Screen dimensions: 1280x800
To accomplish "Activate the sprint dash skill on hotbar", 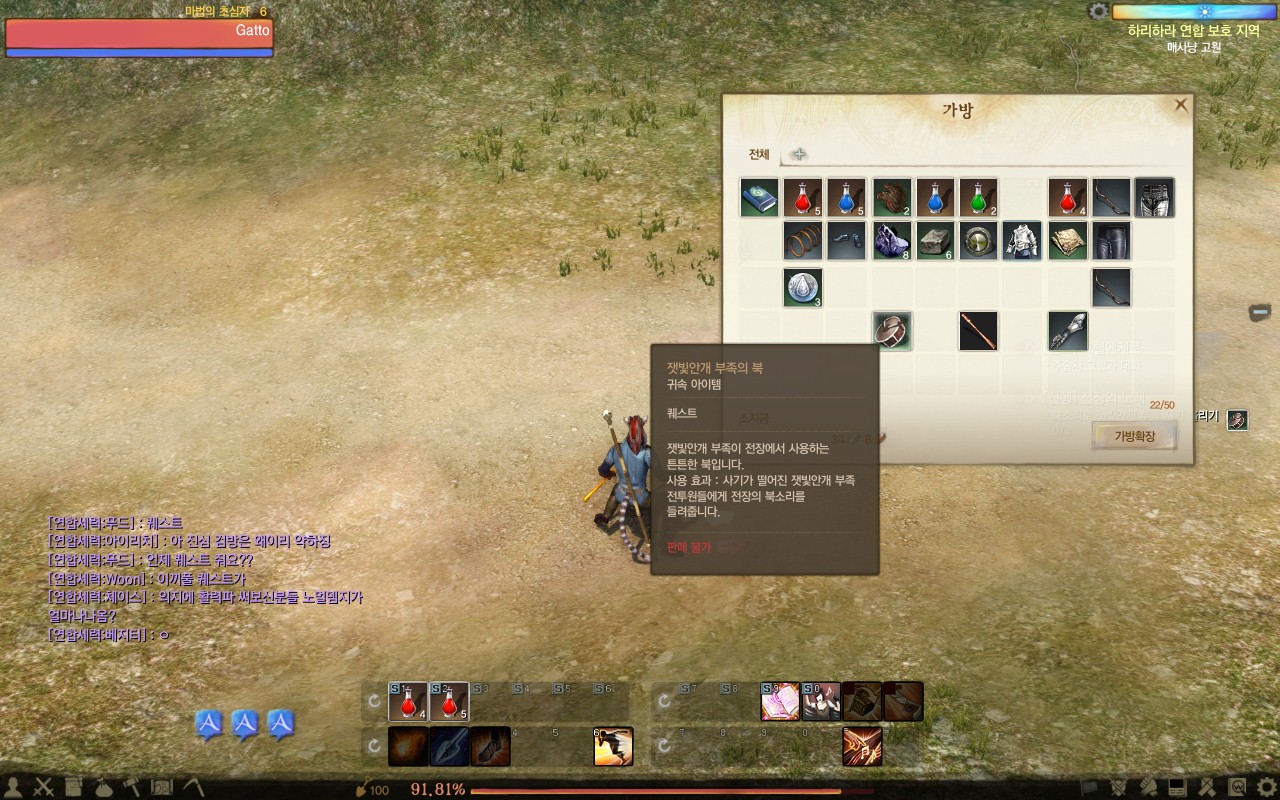I will point(613,746).
